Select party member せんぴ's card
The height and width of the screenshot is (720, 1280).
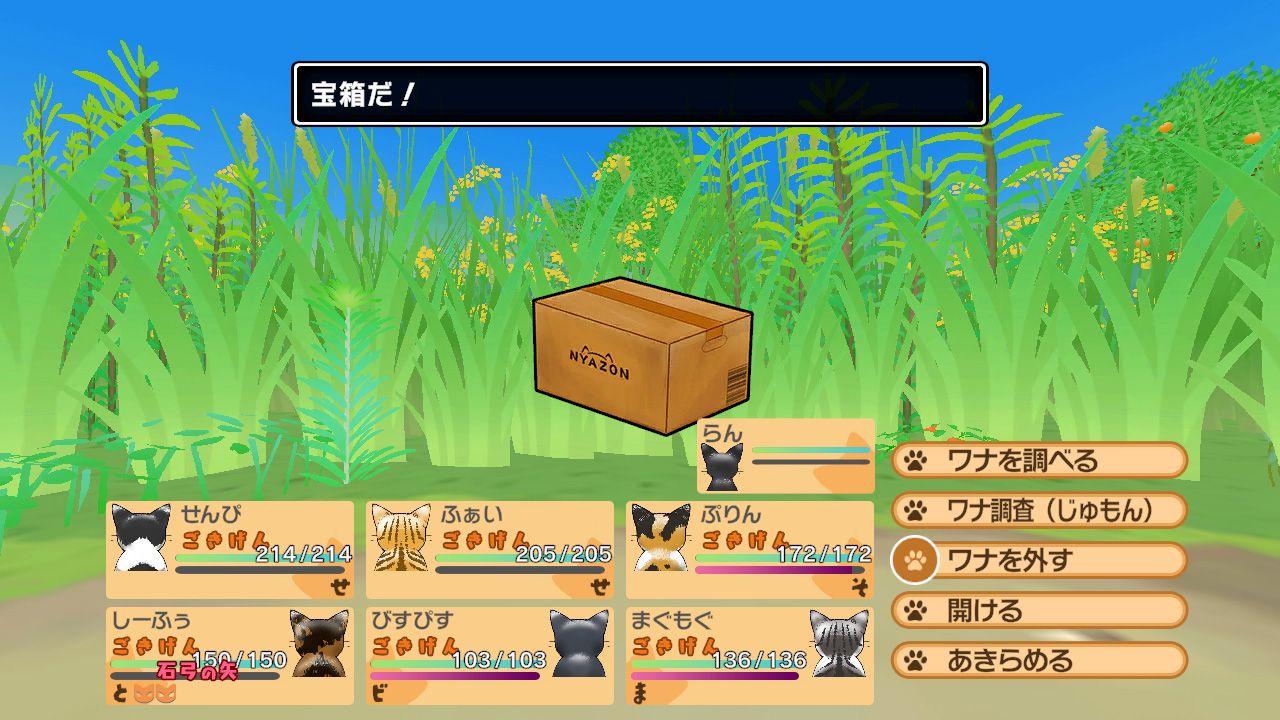click(230, 550)
